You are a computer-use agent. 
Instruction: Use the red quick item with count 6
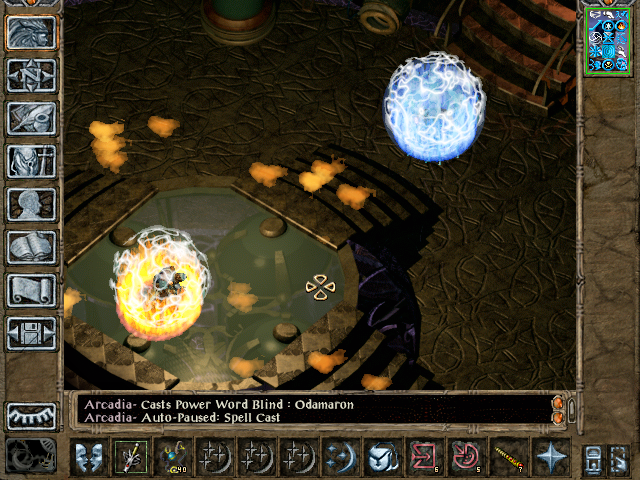(424, 456)
